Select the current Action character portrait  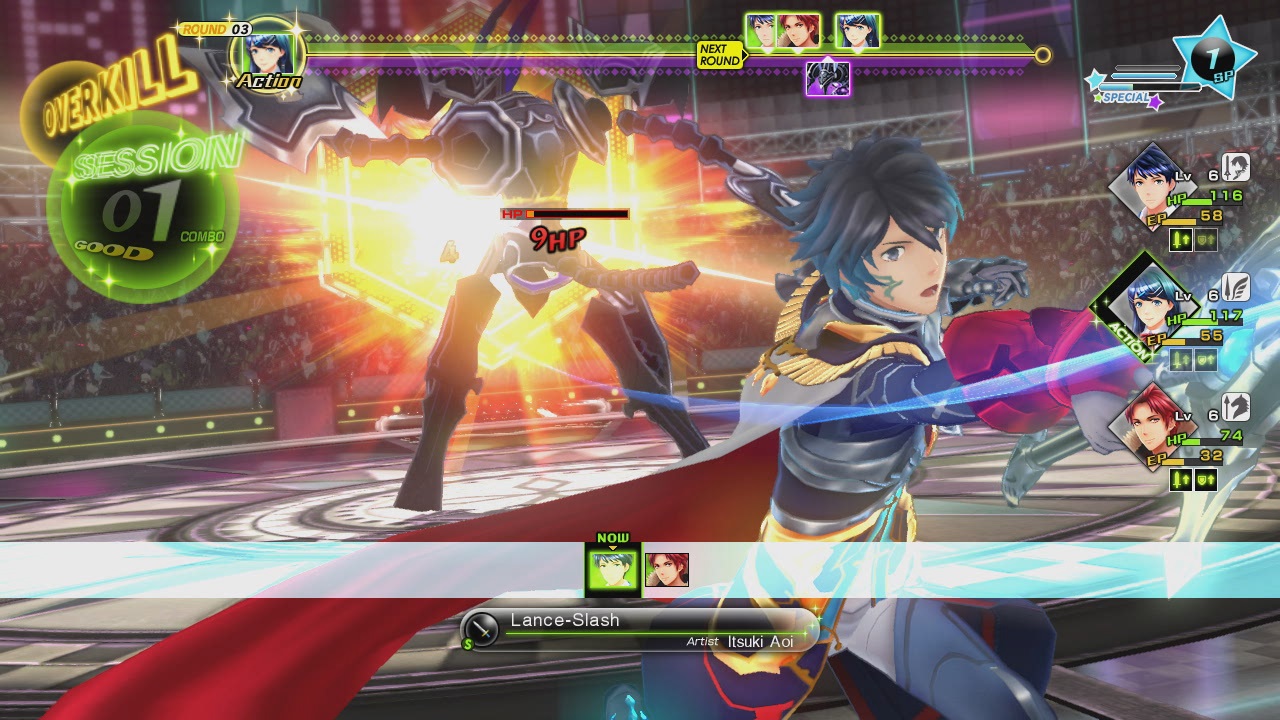click(268, 52)
